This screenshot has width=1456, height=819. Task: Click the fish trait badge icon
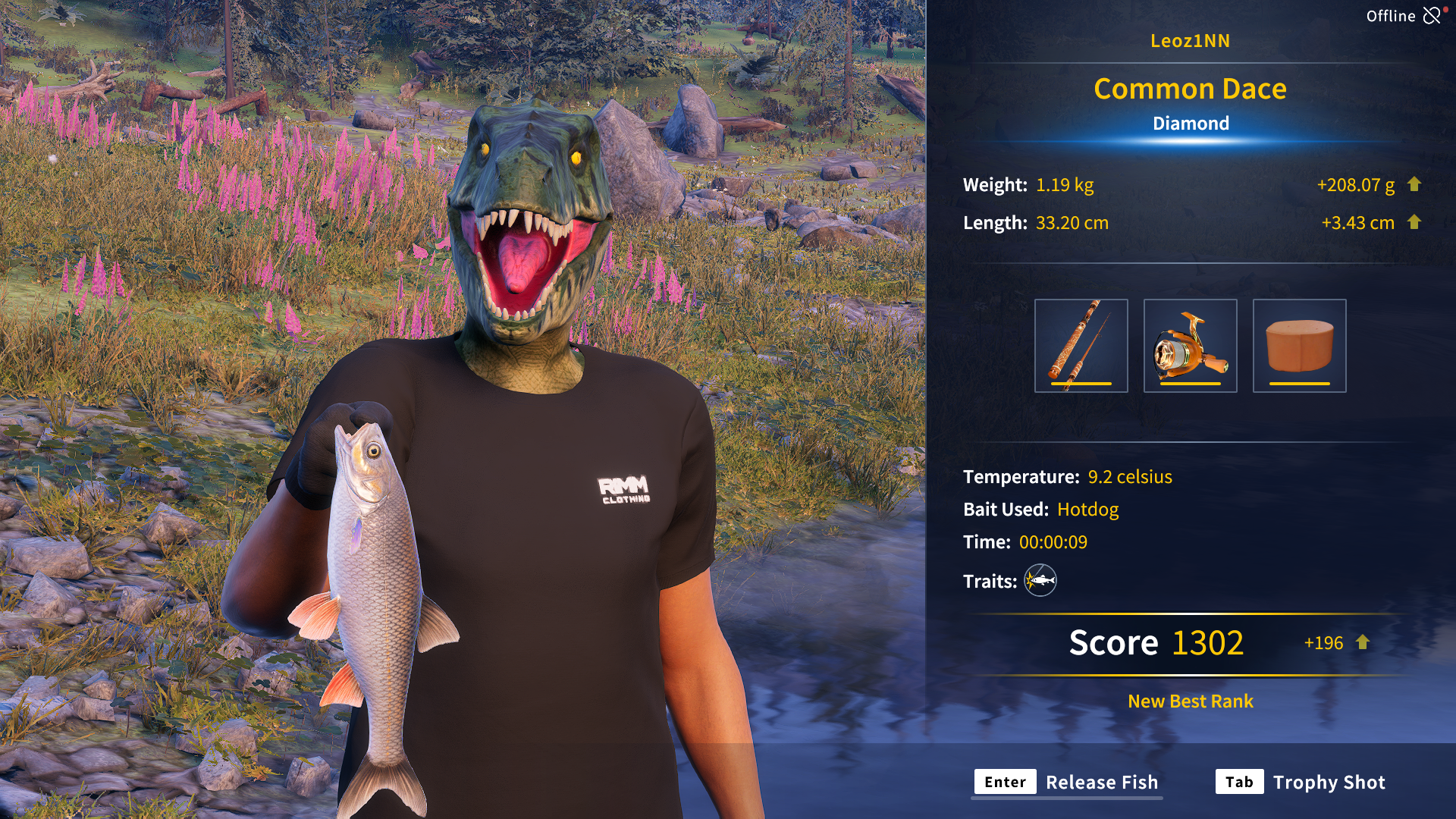(1040, 581)
